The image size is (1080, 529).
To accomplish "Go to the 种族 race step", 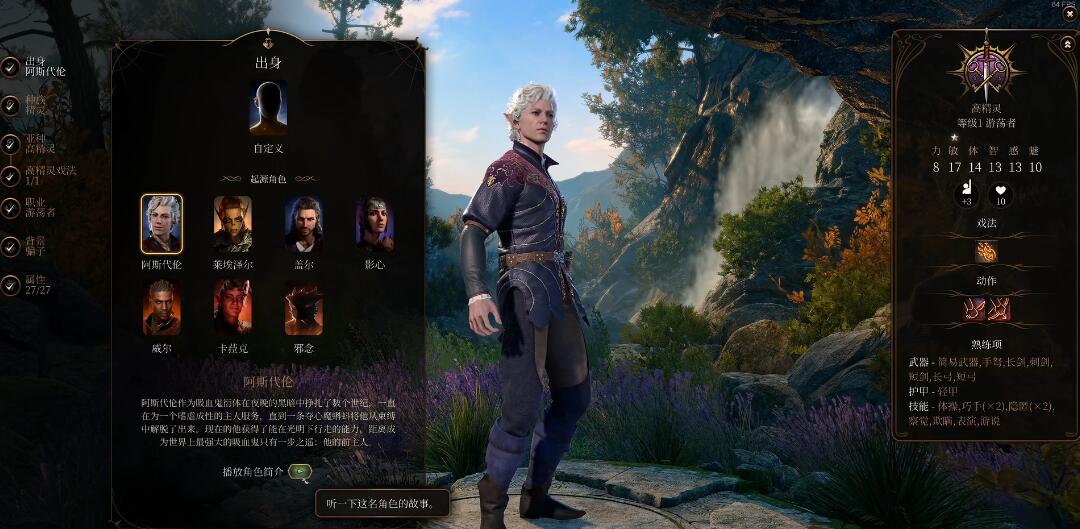I will point(10,105).
